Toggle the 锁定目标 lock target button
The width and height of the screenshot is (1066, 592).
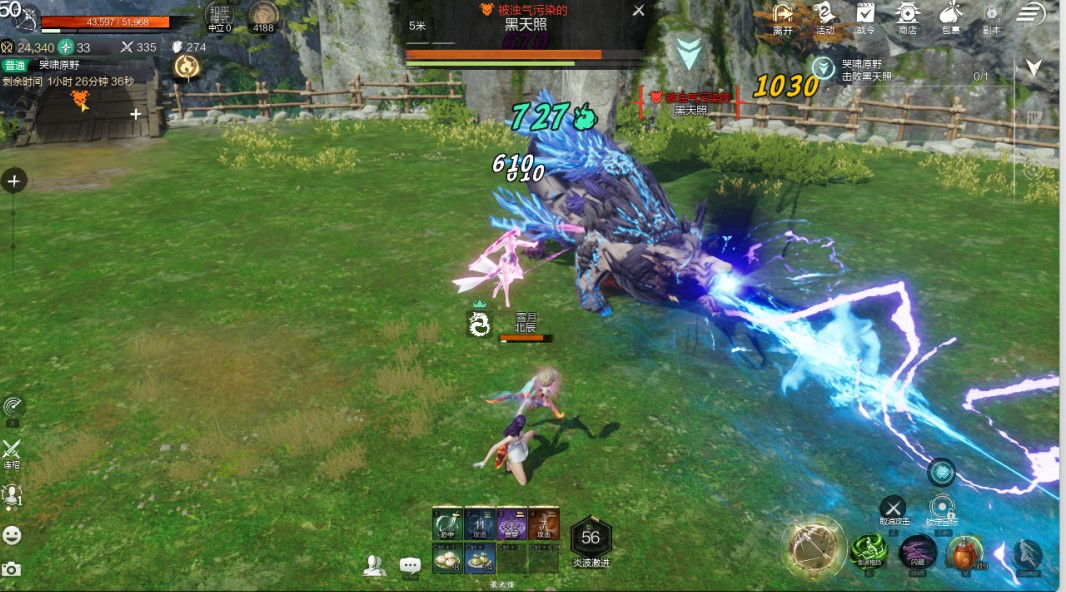tap(941, 509)
